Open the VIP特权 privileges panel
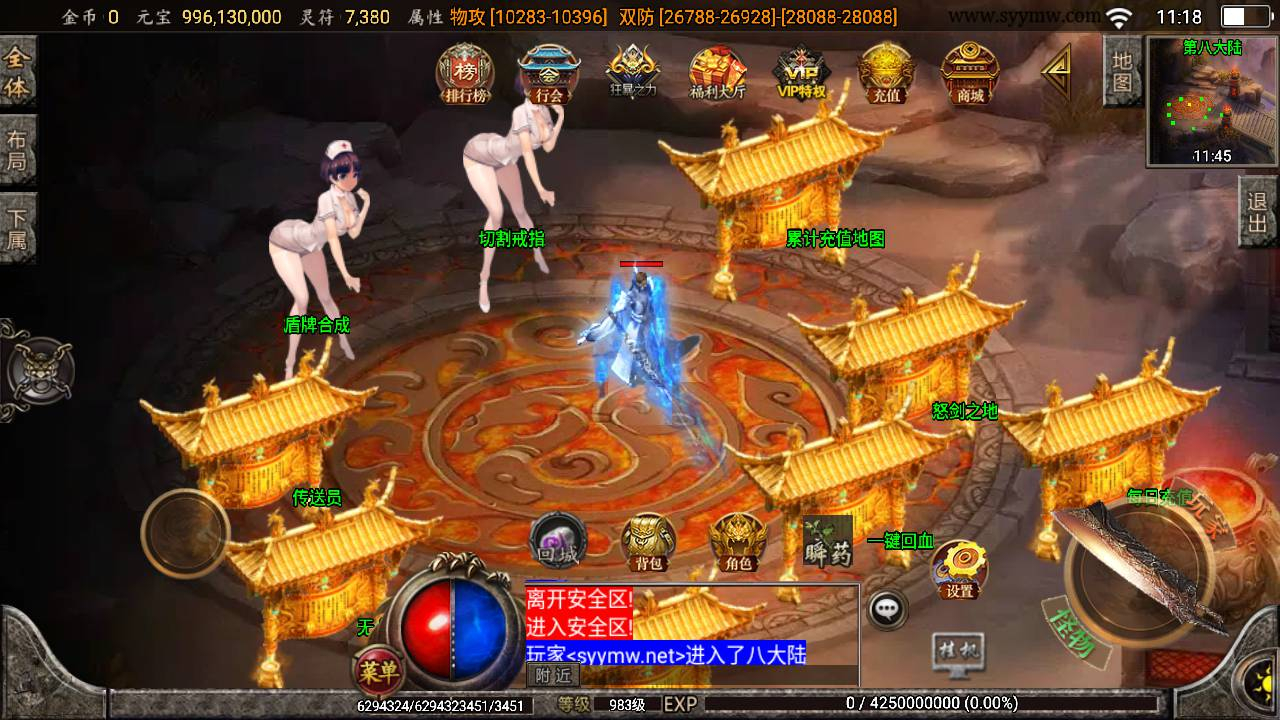 801,74
